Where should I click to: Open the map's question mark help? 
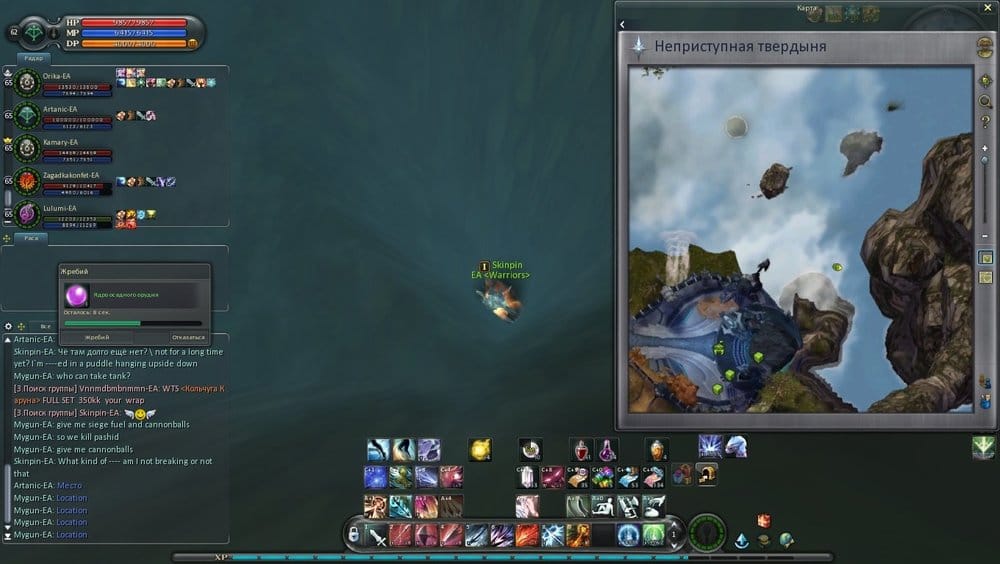985,121
